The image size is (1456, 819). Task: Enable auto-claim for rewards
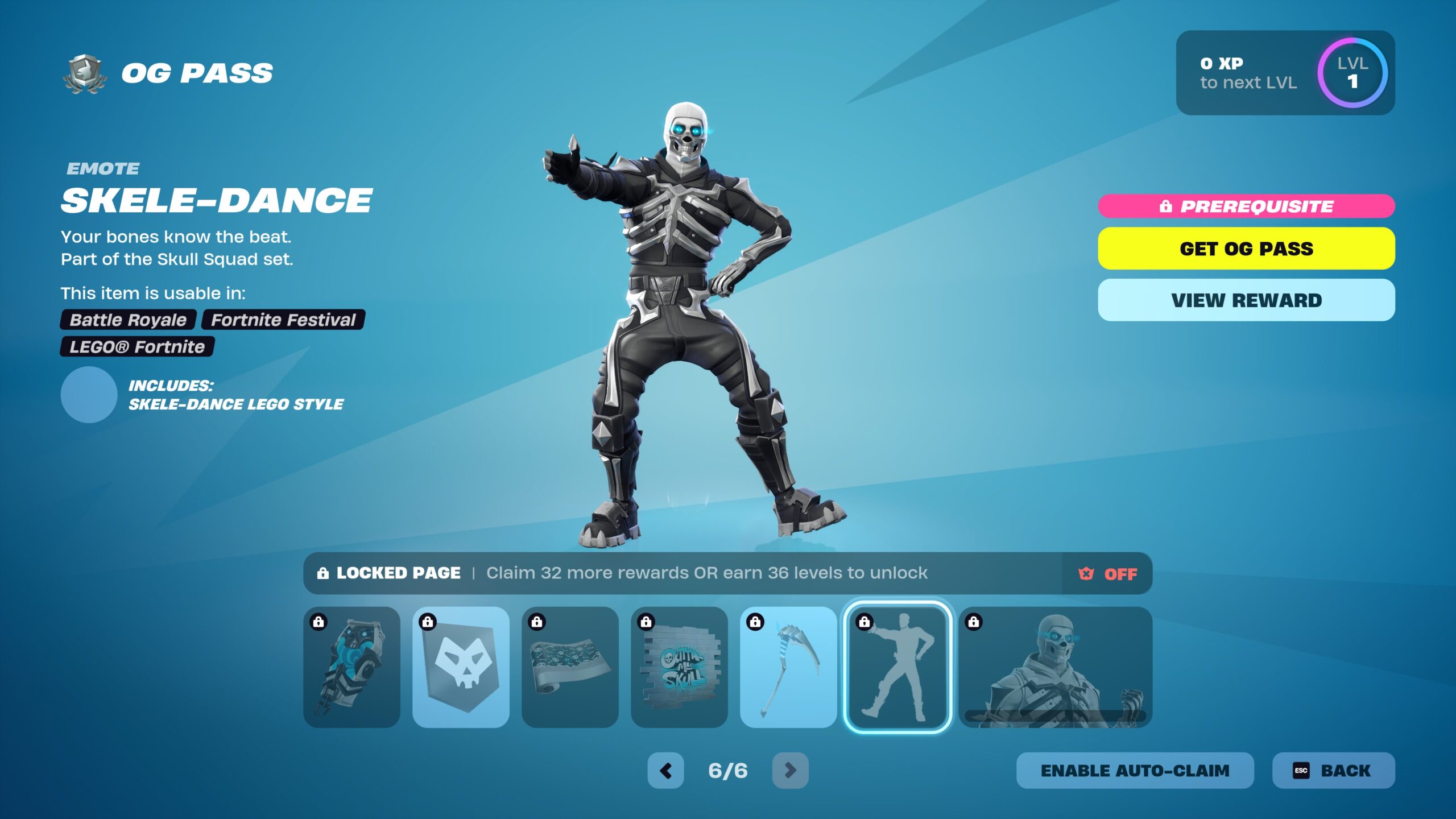(1135, 771)
